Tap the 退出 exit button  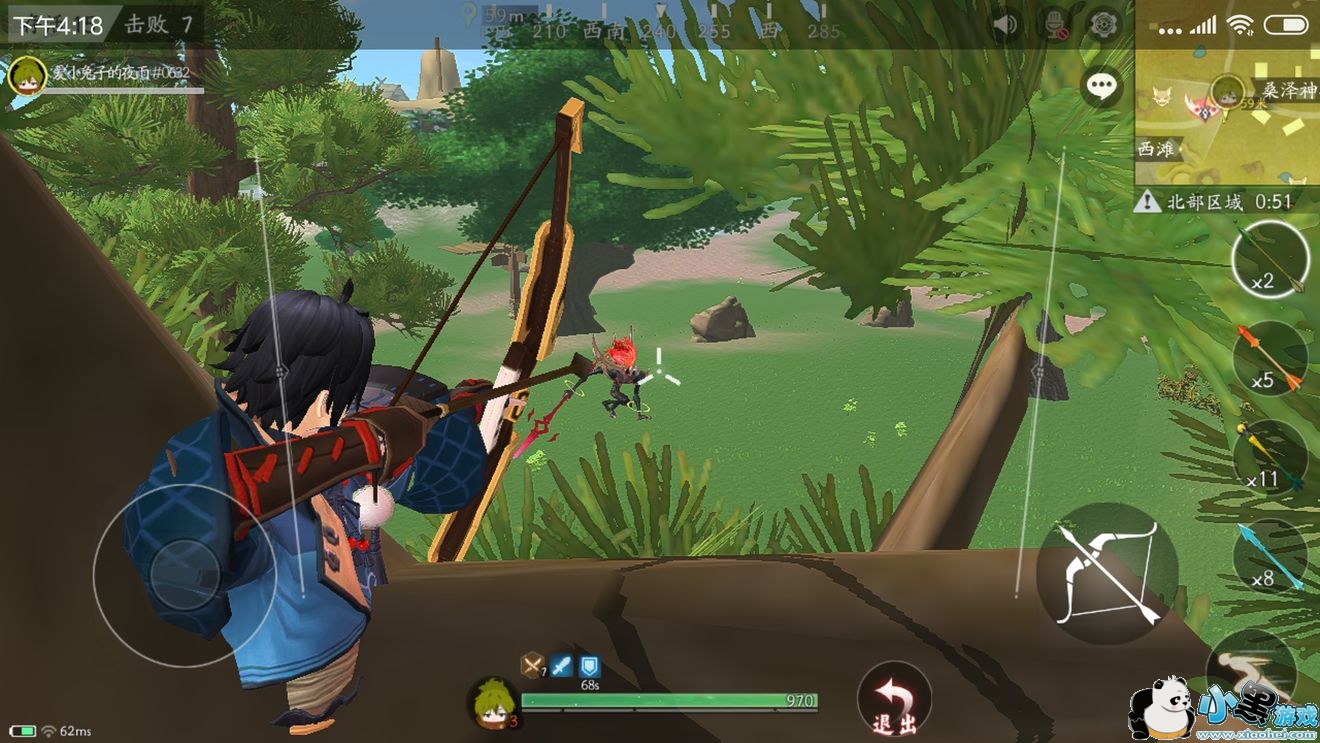pos(894,698)
